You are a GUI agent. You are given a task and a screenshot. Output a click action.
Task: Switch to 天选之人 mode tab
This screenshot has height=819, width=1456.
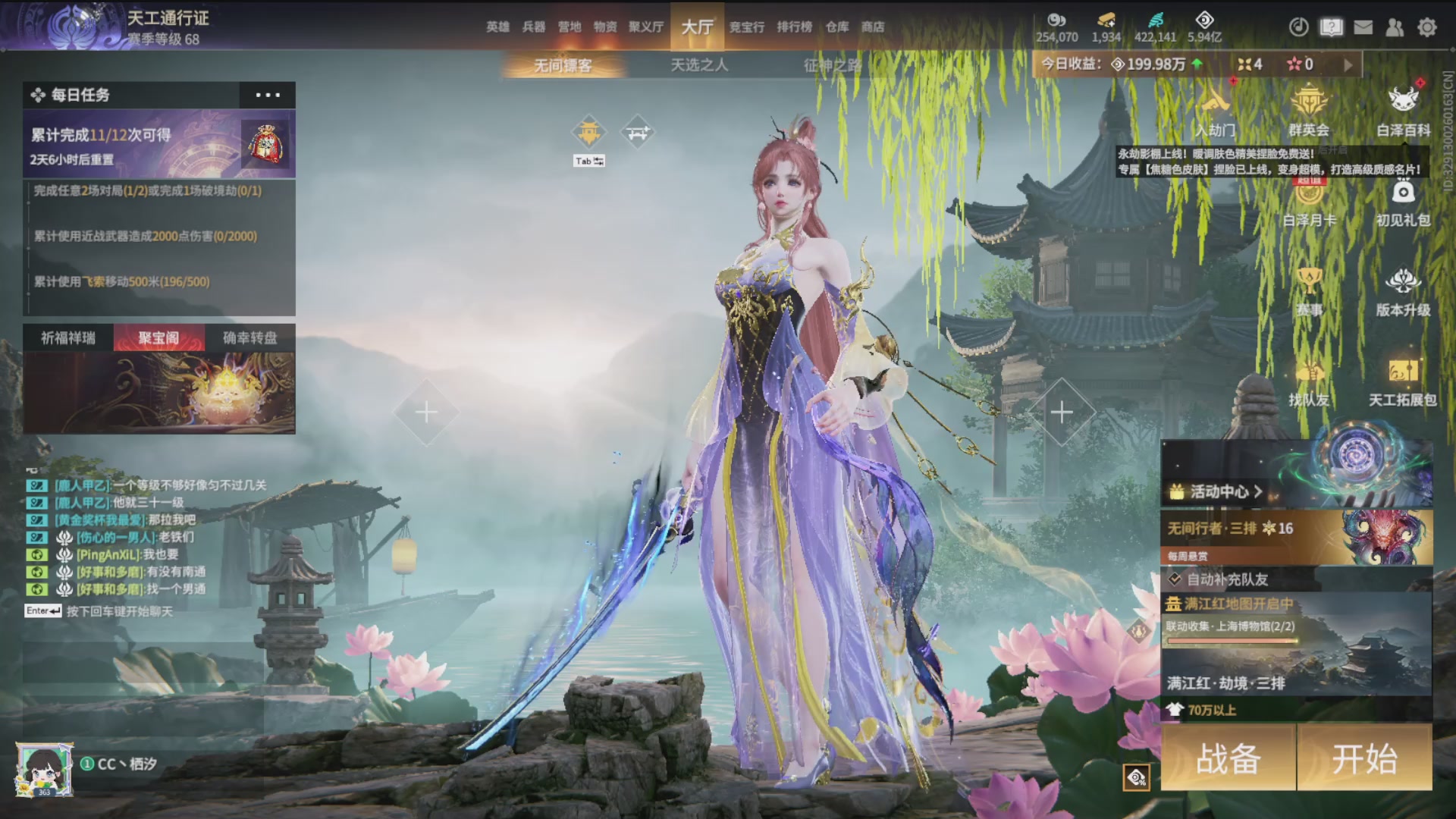(x=699, y=65)
